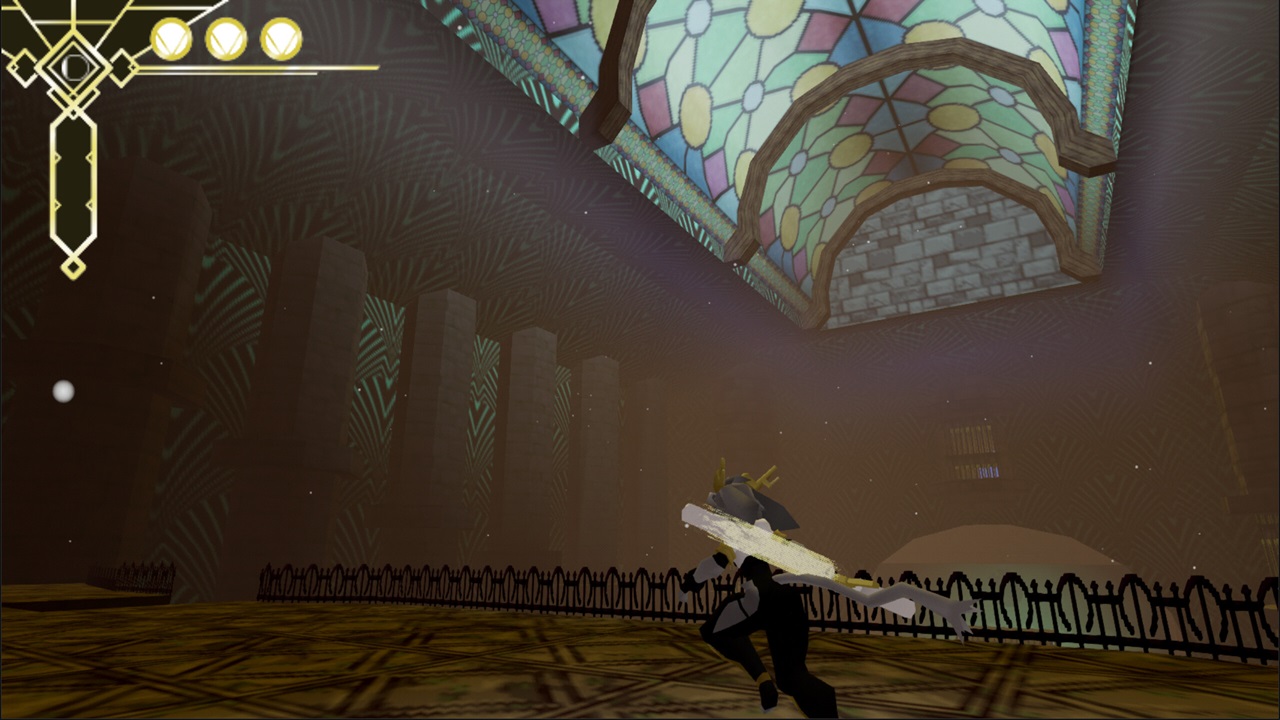Click the left diamond accent on the HUD
This screenshot has height=720, width=1280.
[23, 68]
